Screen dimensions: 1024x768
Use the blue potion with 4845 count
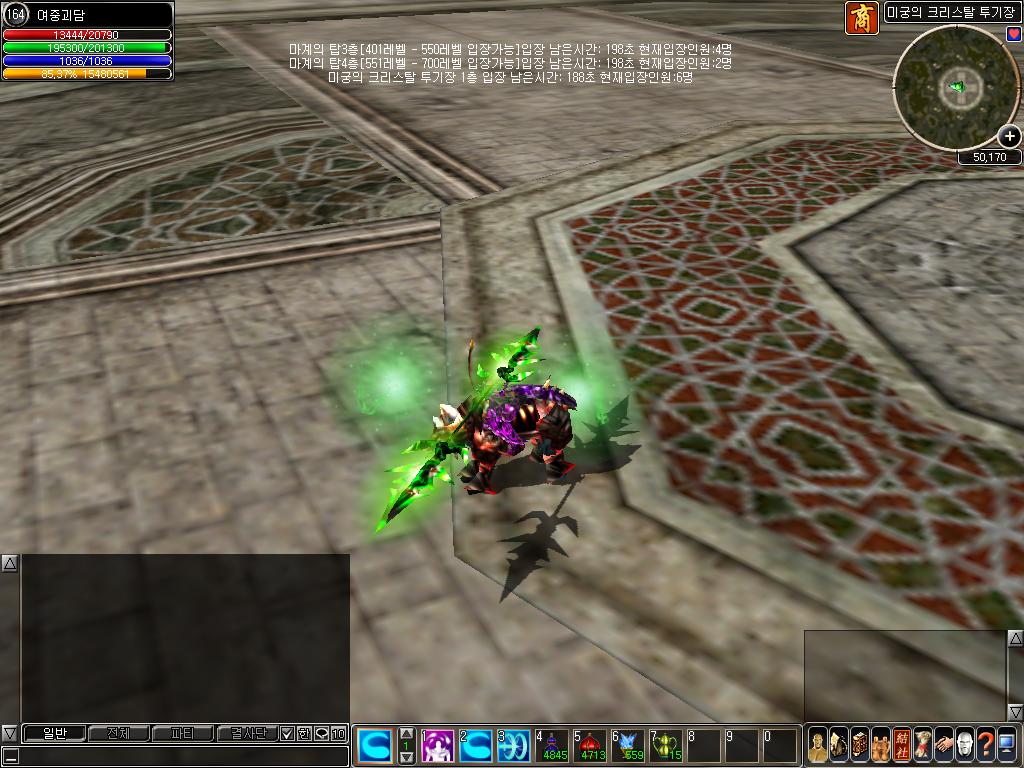coord(552,746)
